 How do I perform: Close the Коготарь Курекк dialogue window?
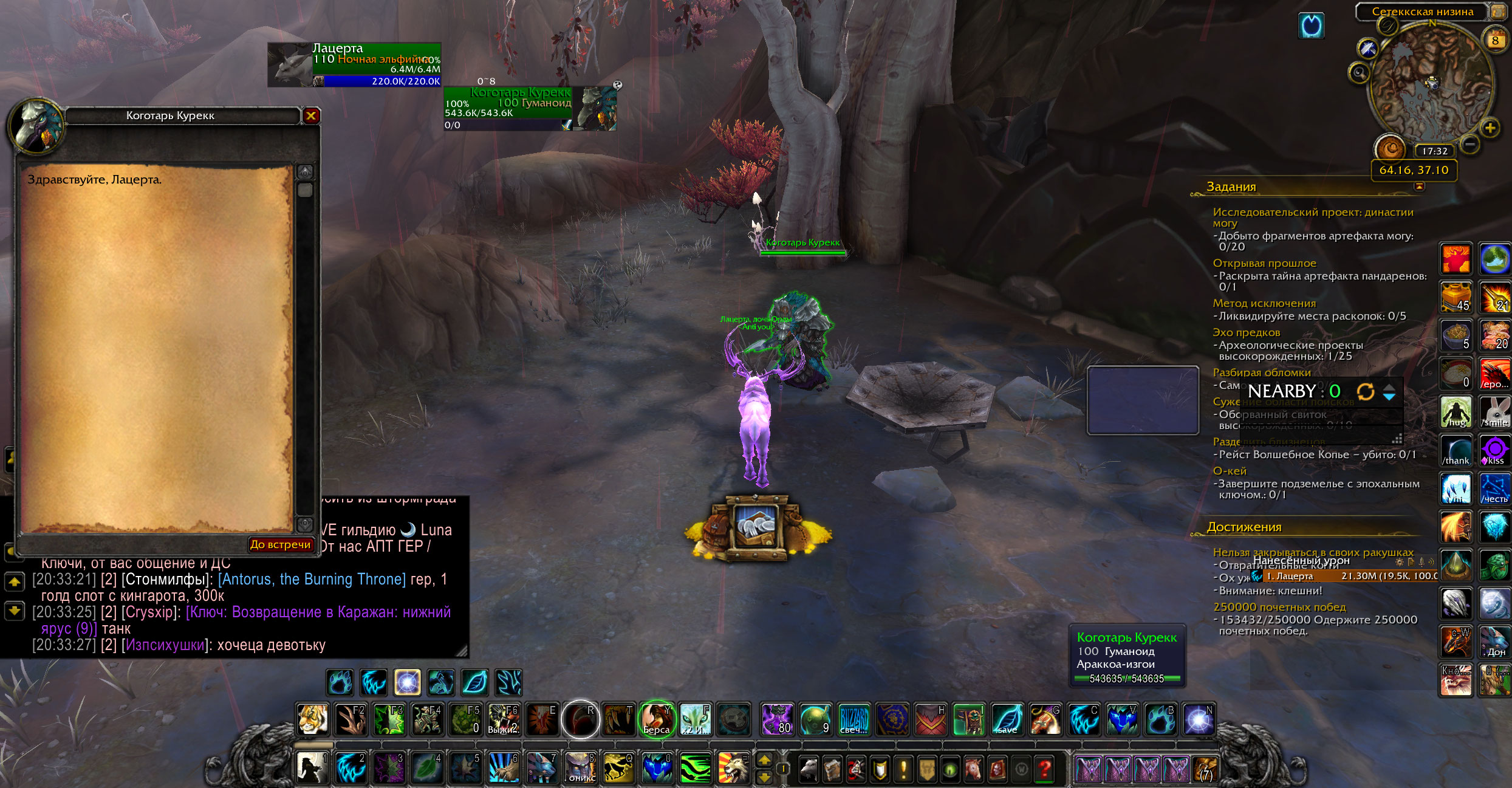[x=311, y=115]
